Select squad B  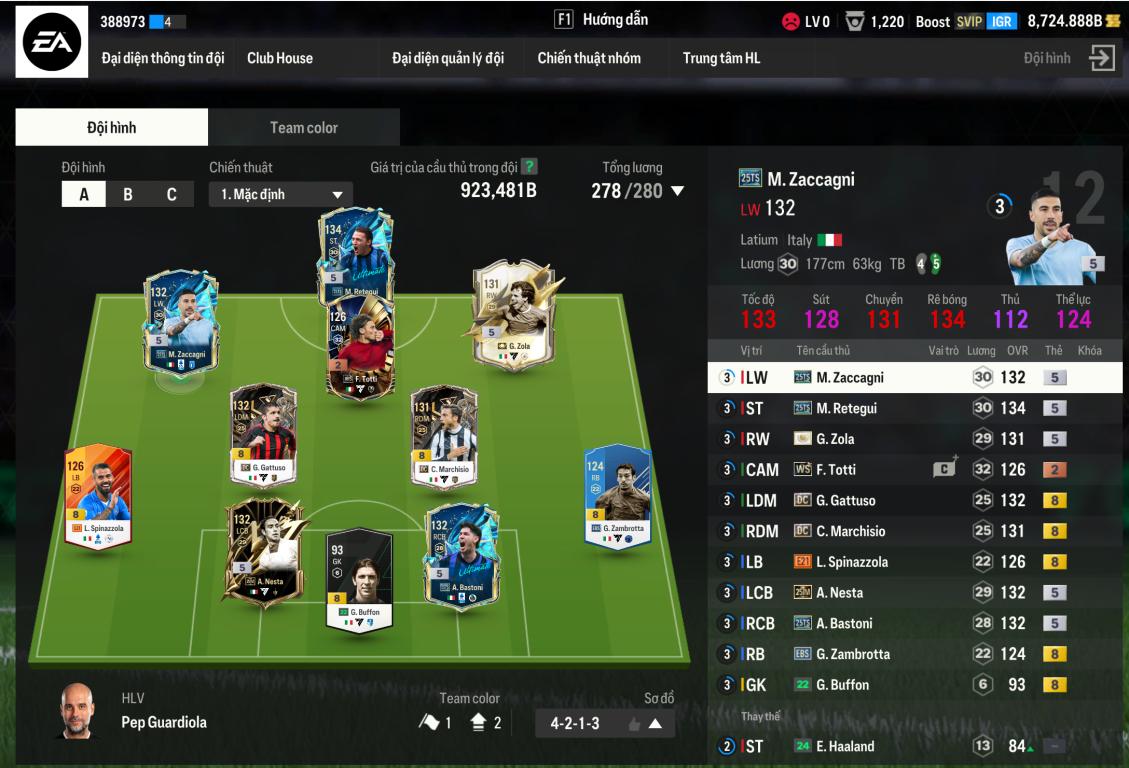point(127,194)
